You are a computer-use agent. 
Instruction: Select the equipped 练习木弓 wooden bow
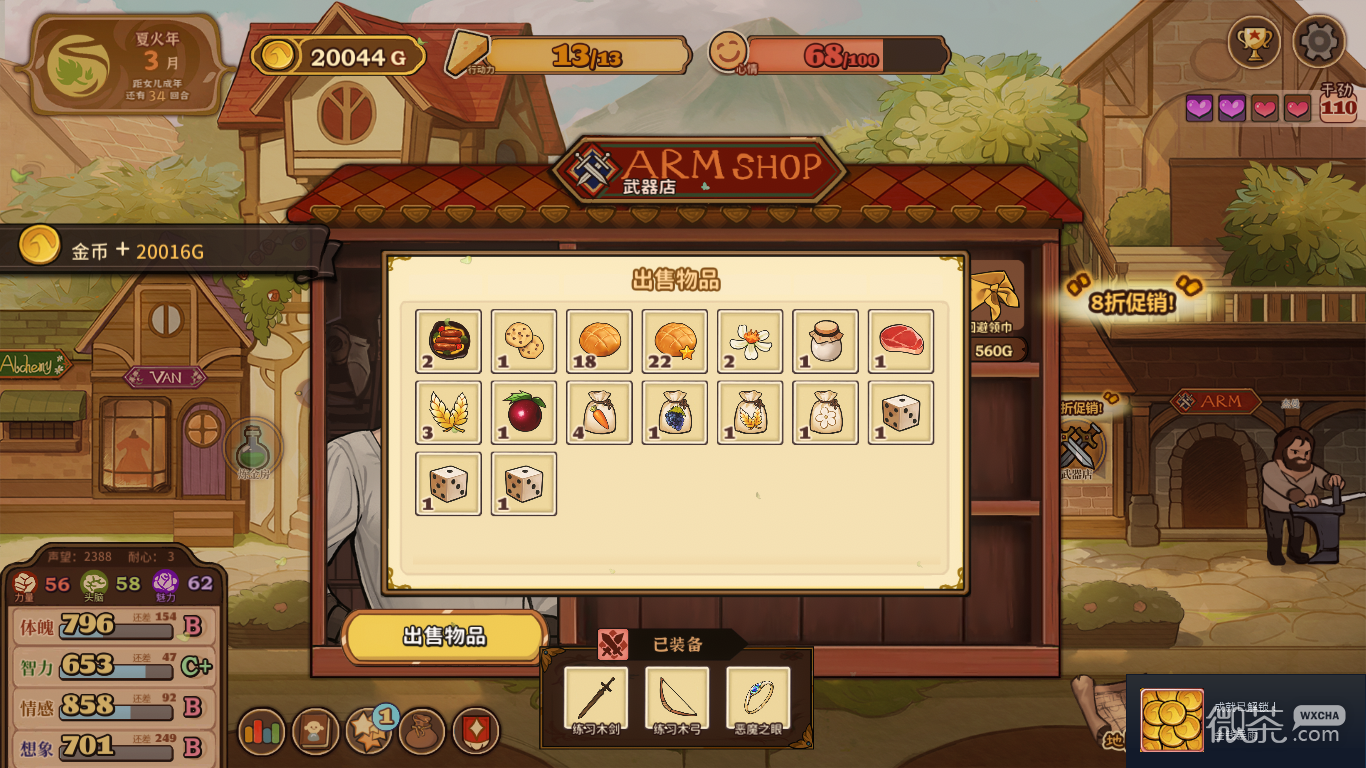(x=677, y=700)
